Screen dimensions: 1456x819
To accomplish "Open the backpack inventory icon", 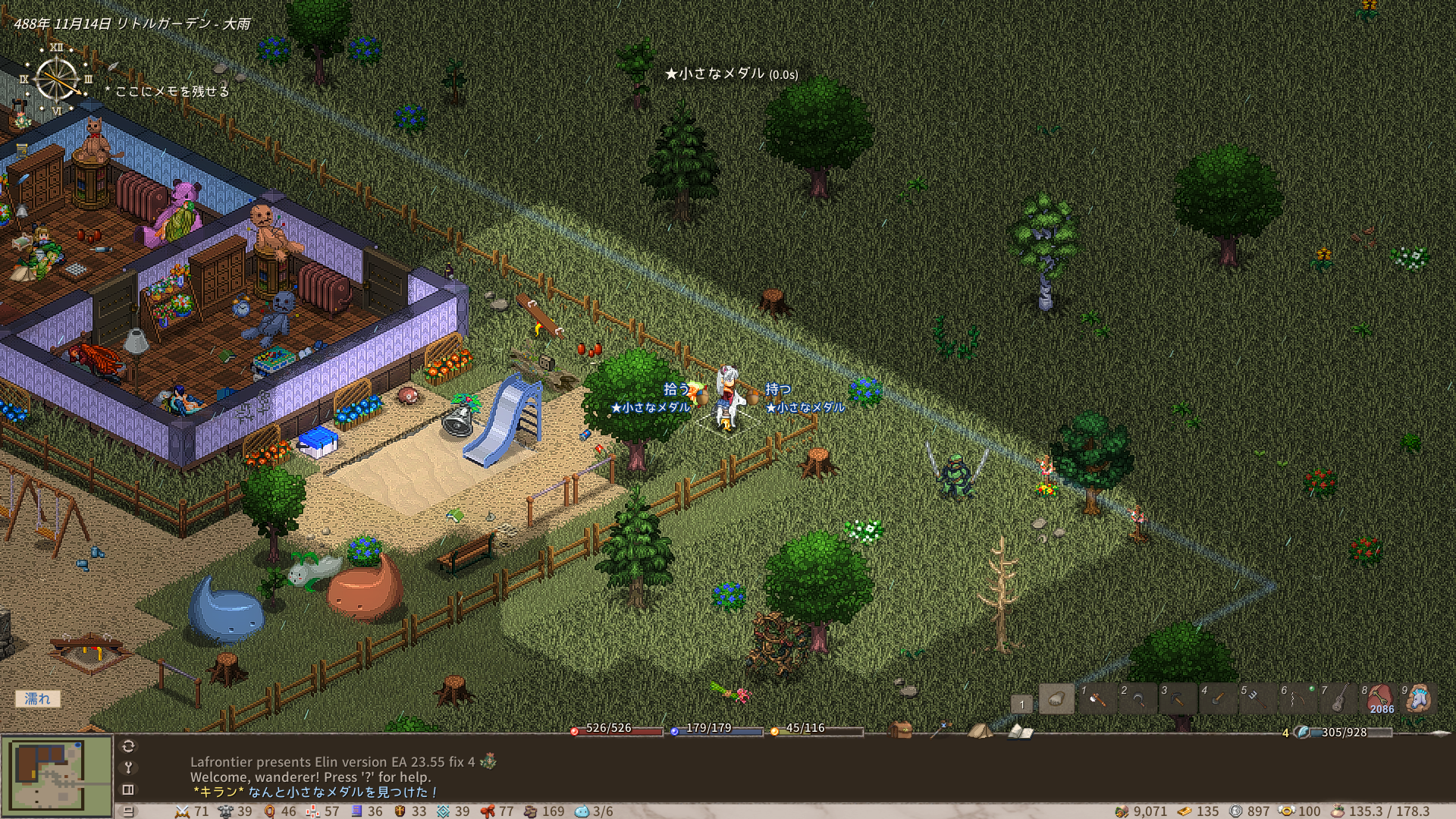I will tap(901, 730).
